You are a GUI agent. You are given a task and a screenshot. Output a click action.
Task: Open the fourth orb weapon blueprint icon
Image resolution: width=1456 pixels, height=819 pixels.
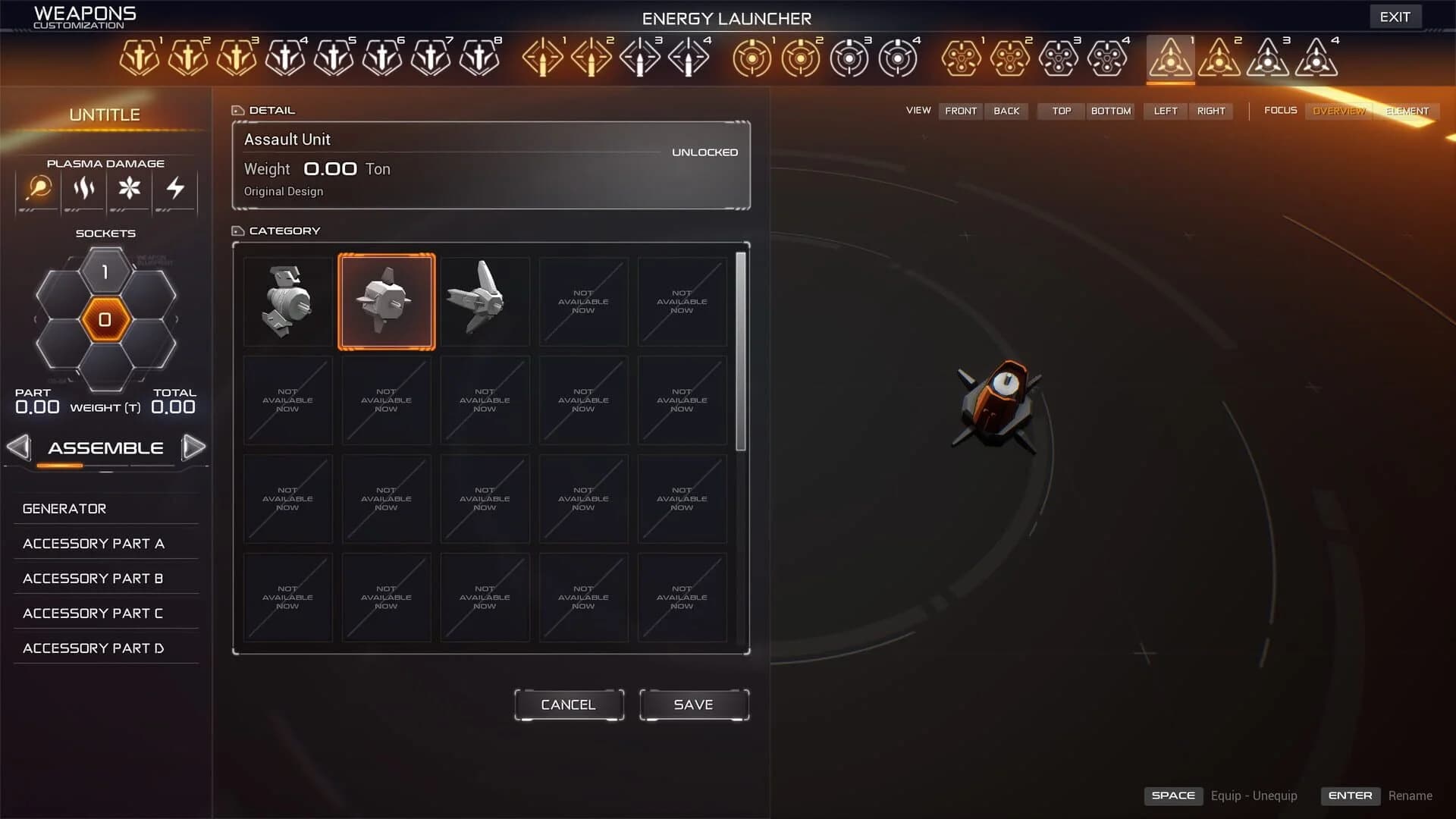coord(899,57)
